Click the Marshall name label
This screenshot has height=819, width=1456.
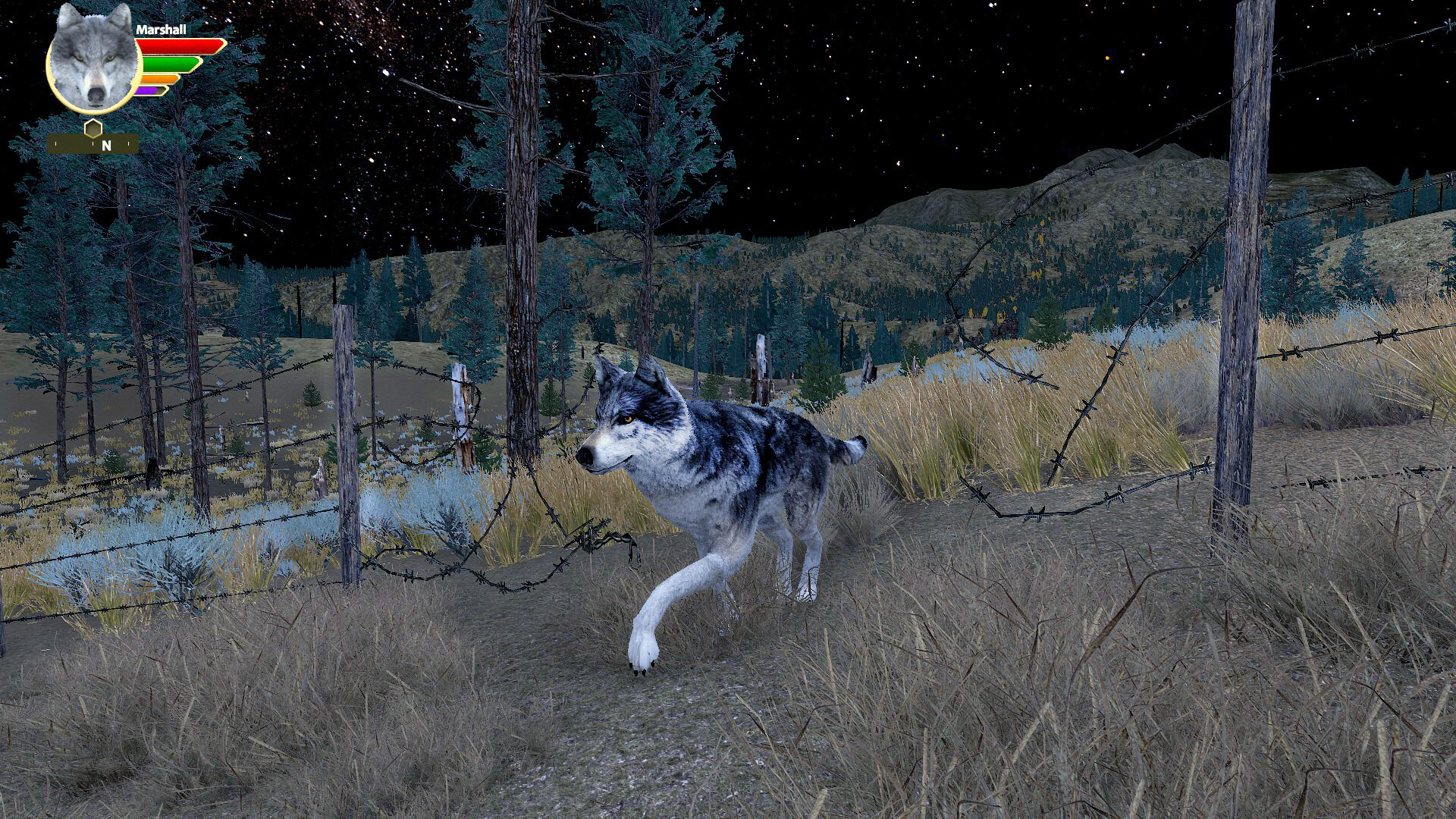(x=162, y=30)
